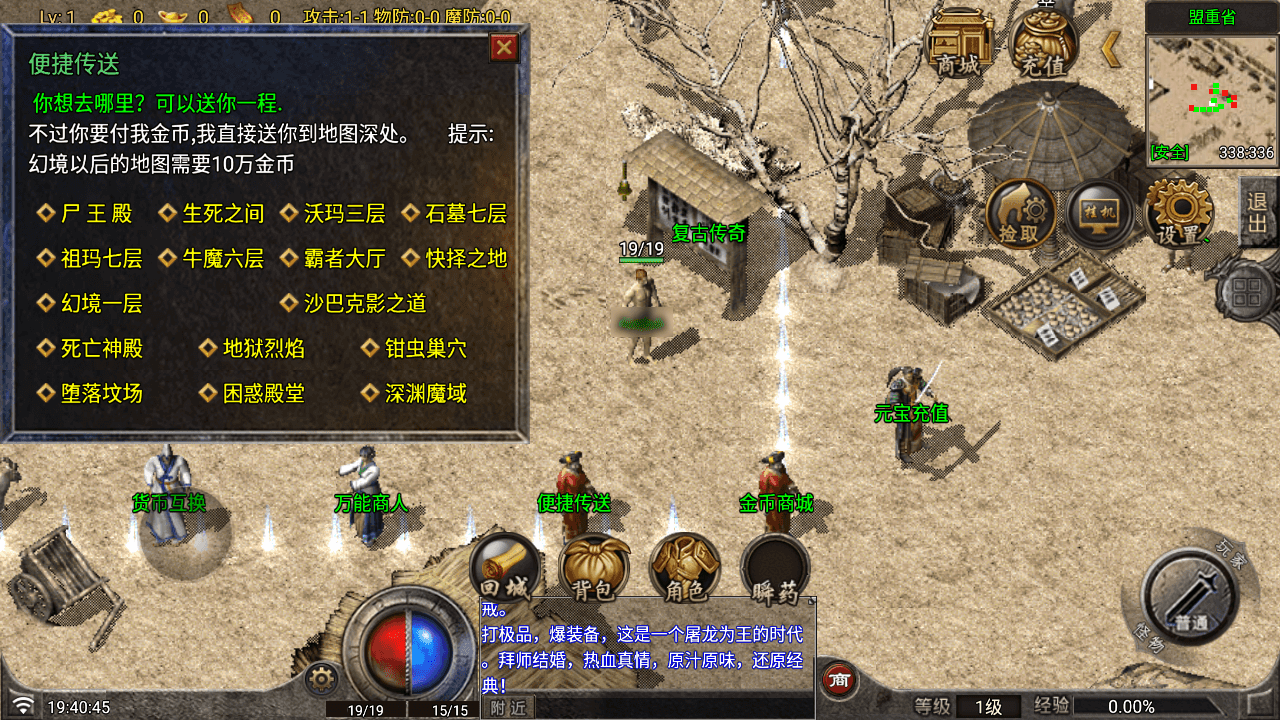Teleport to 尸王殿
Viewport: 1280px width, 720px height.
[96, 213]
